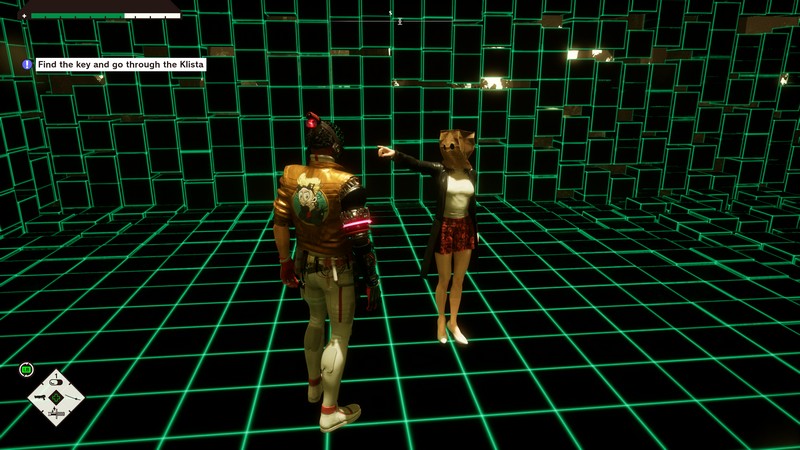The width and height of the screenshot is (800, 450).
Task: Open the 'Find the key' objective tracker
Action: [x=120, y=64]
